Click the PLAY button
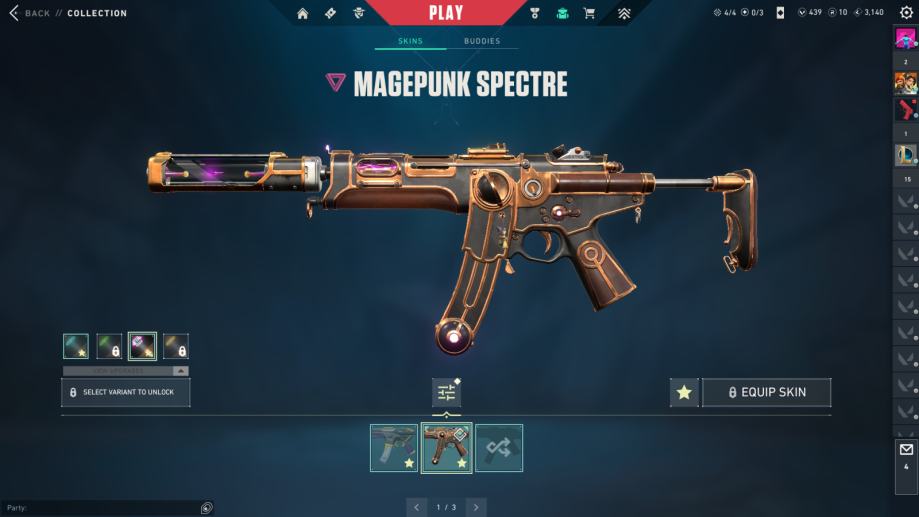The height and width of the screenshot is (517, 919). point(446,13)
